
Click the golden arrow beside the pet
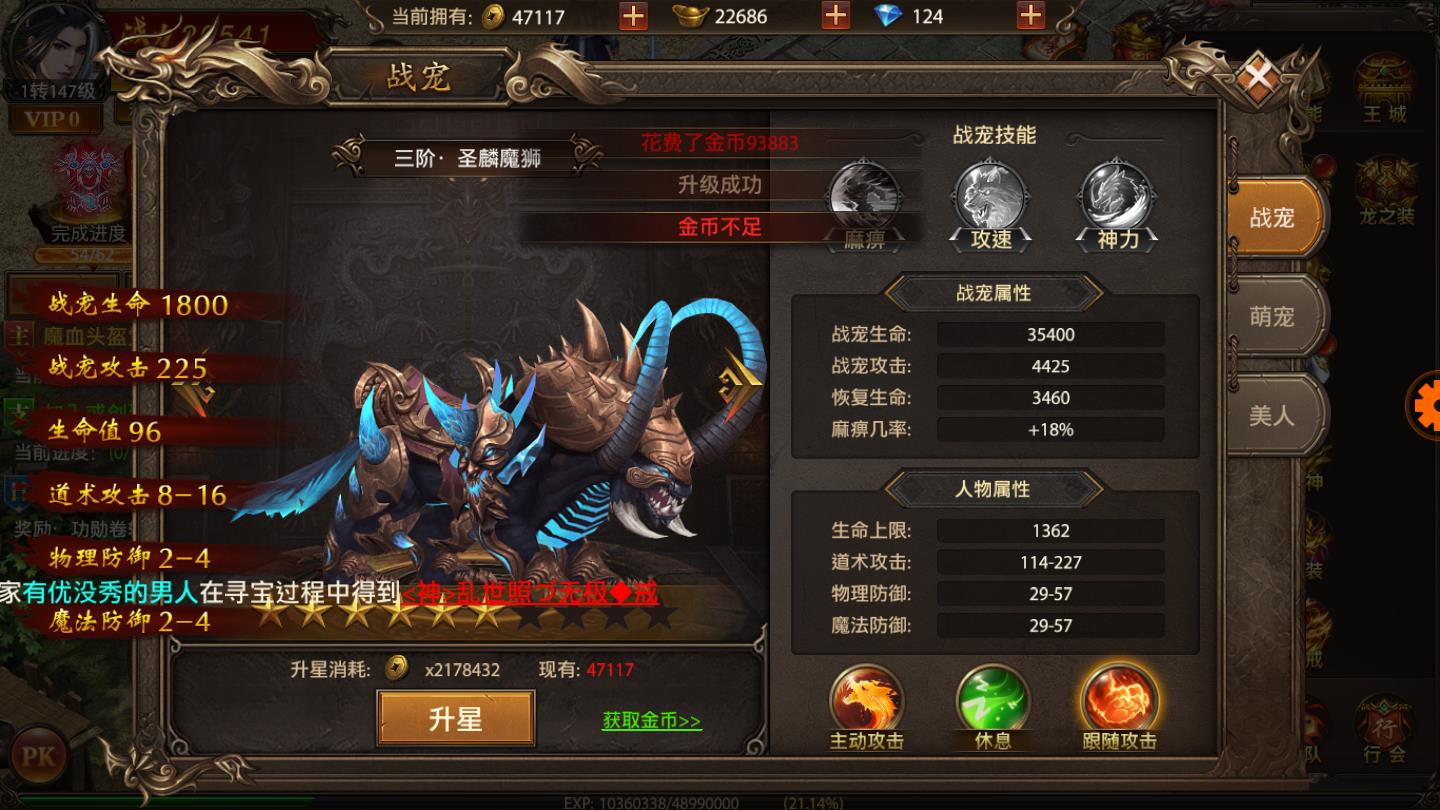[x=740, y=385]
